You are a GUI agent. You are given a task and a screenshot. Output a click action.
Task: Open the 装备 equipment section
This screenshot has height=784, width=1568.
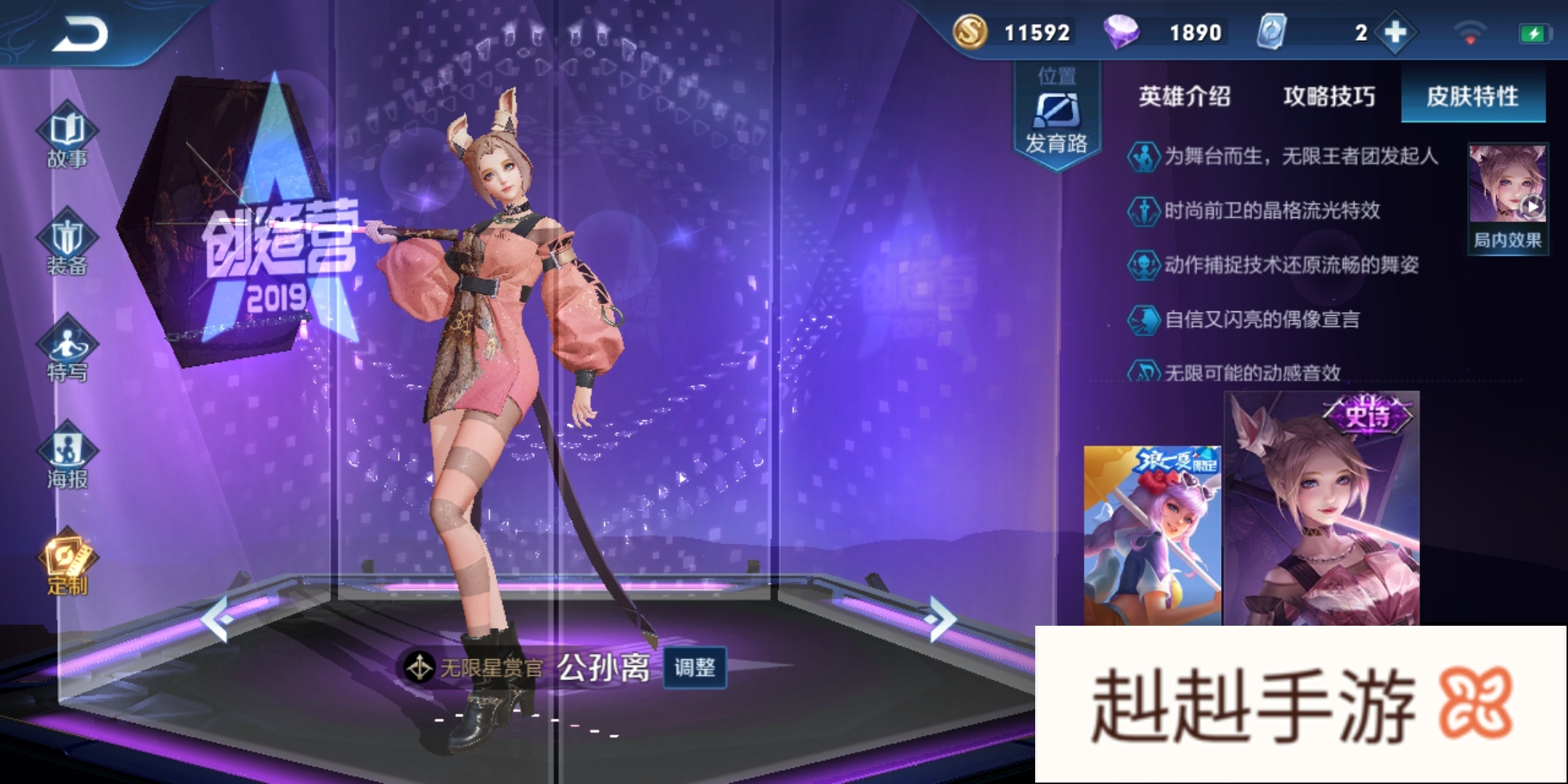[67, 242]
